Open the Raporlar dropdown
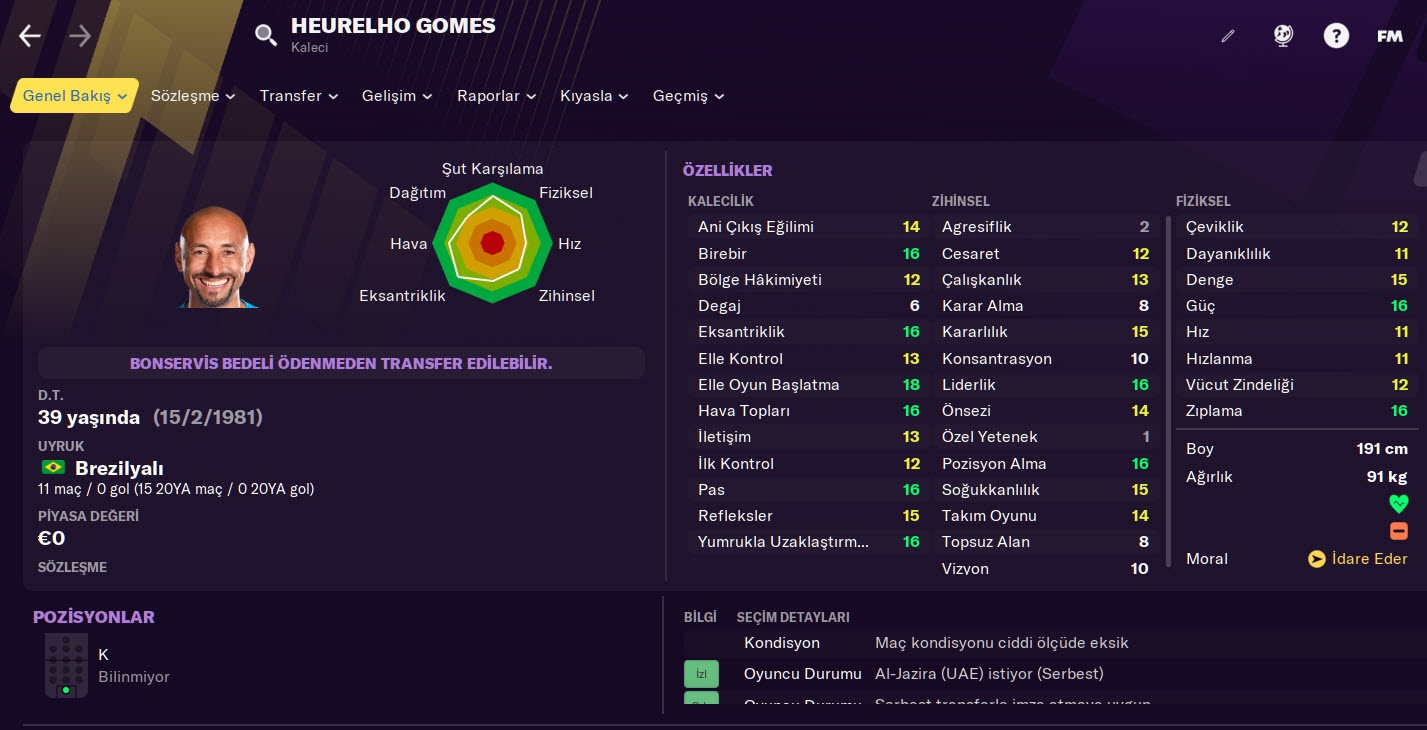The height and width of the screenshot is (730, 1427). pyautogui.click(x=497, y=96)
